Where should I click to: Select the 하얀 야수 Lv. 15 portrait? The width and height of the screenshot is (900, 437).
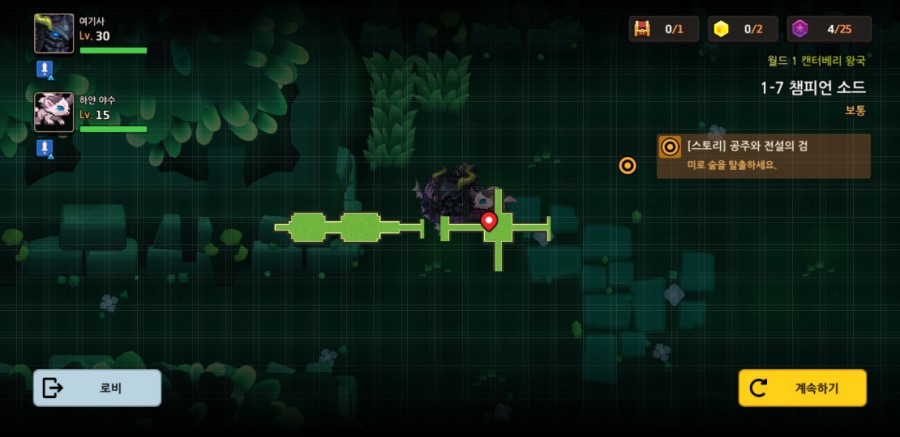point(54,113)
